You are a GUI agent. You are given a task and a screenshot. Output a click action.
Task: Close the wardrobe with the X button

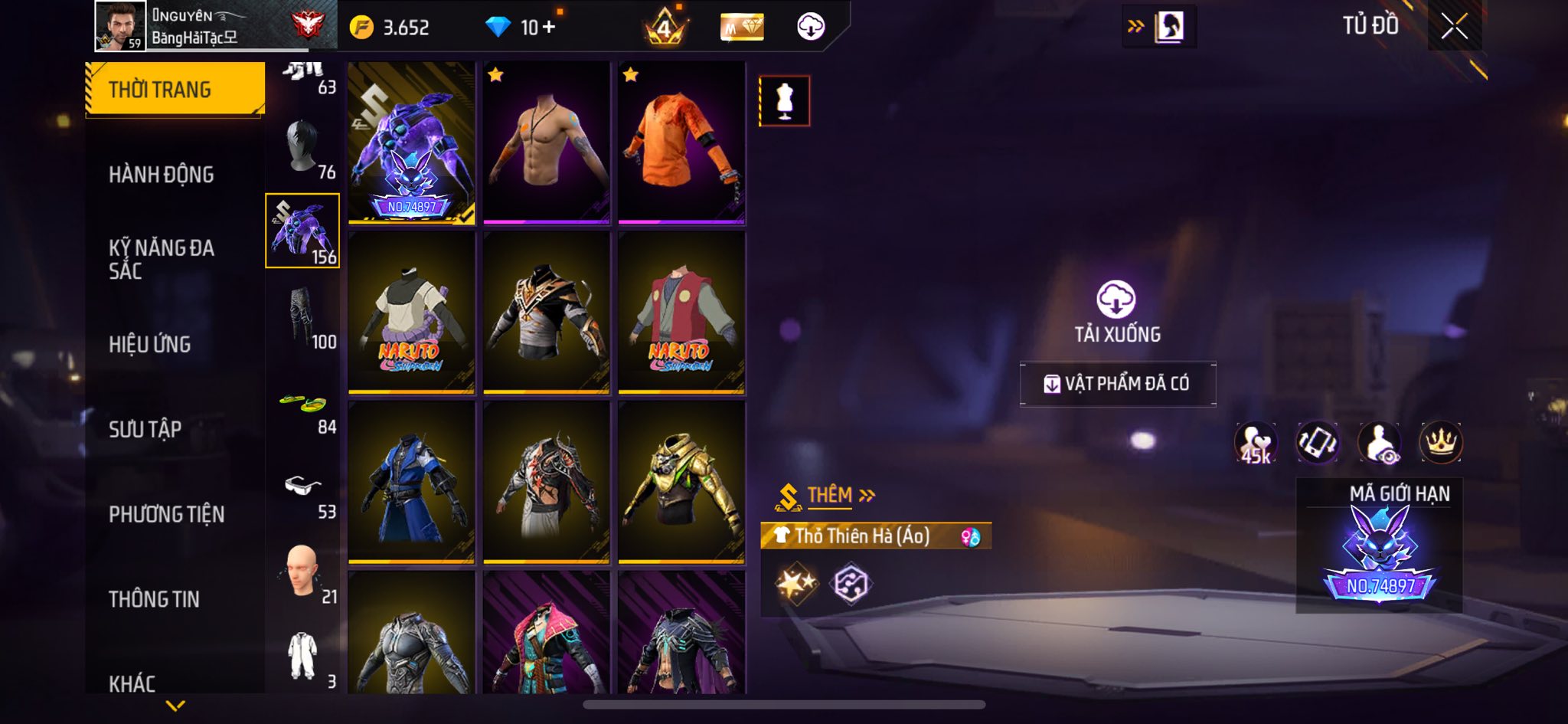(x=1454, y=27)
